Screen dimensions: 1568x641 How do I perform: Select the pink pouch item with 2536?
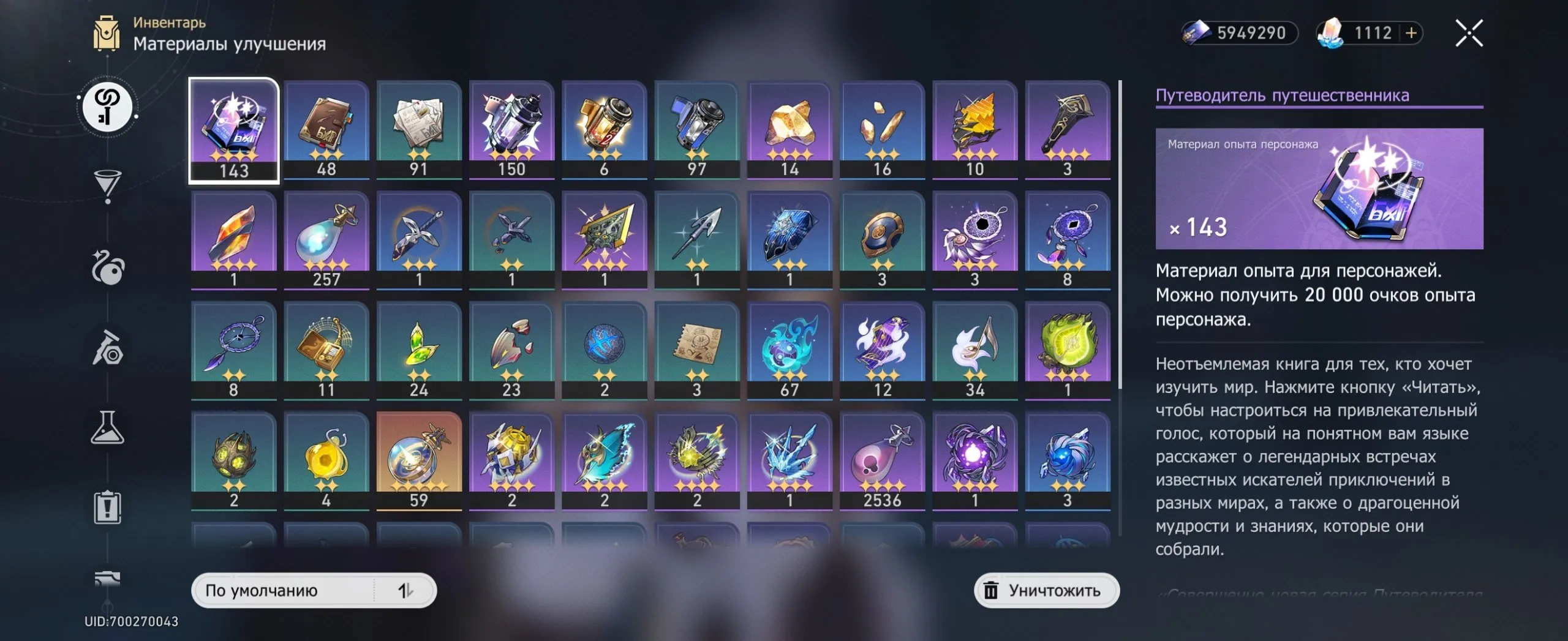(x=882, y=460)
